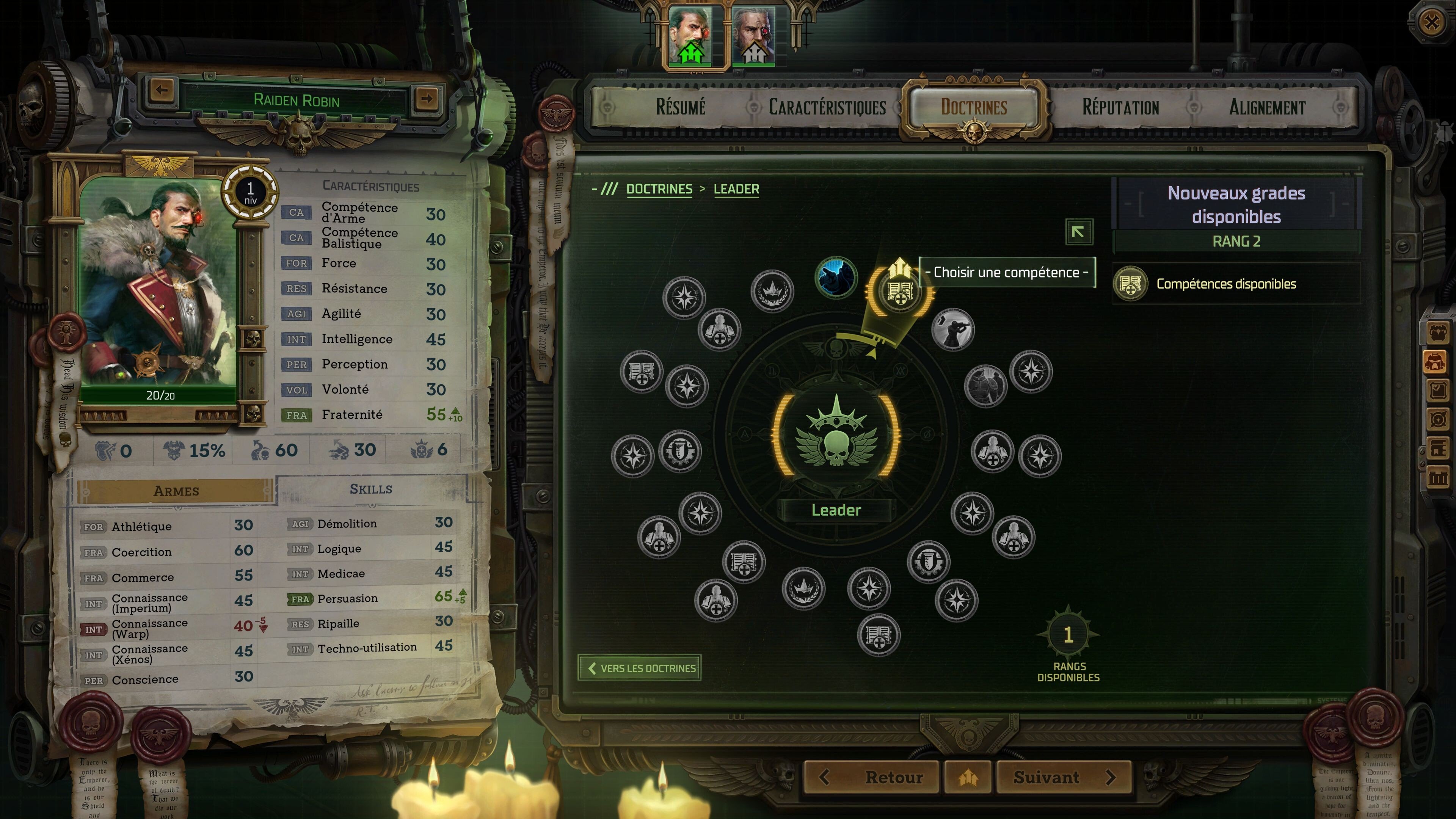Click the diagonal arrow collapse button
The height and width of the screenshot is (819, 1456).
(1078, 232)
